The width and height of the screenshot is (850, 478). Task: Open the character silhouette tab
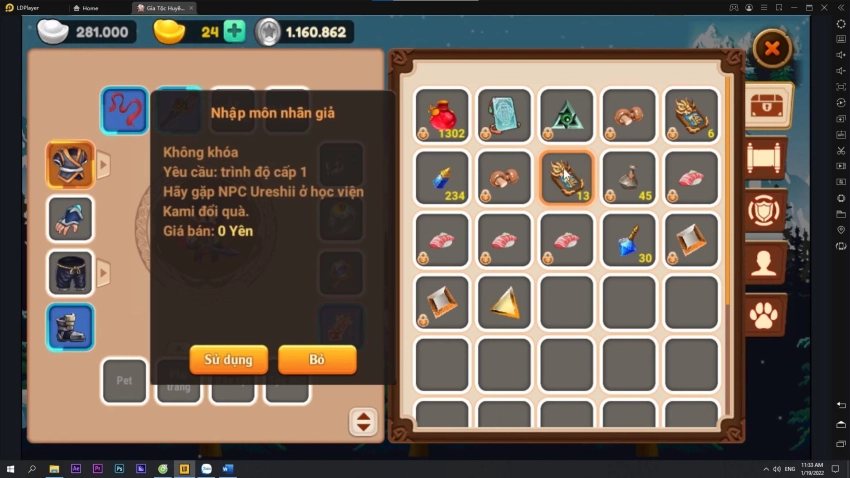[765, 263]
